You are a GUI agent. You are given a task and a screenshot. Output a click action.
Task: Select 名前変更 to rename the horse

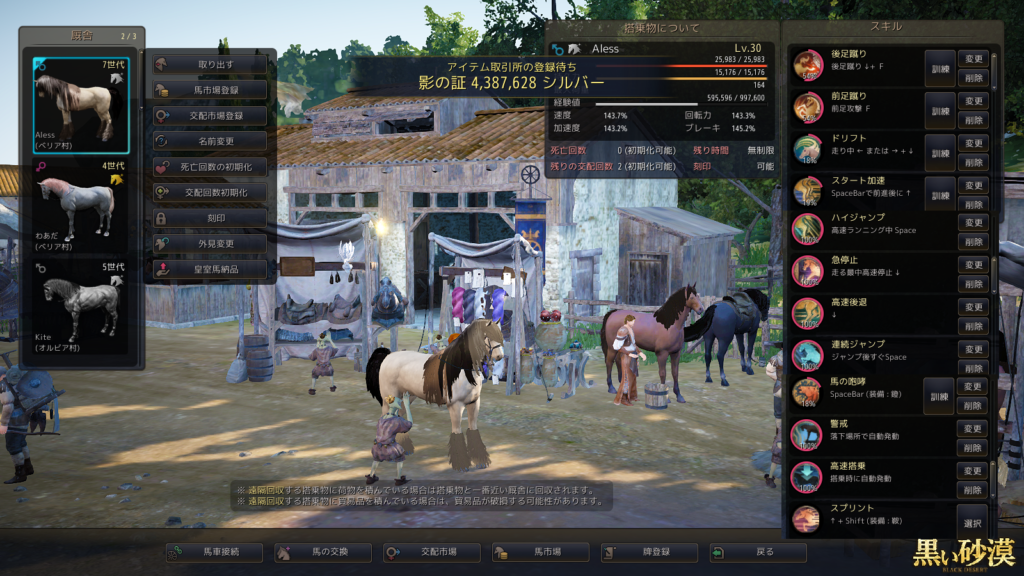pos(210,141)
